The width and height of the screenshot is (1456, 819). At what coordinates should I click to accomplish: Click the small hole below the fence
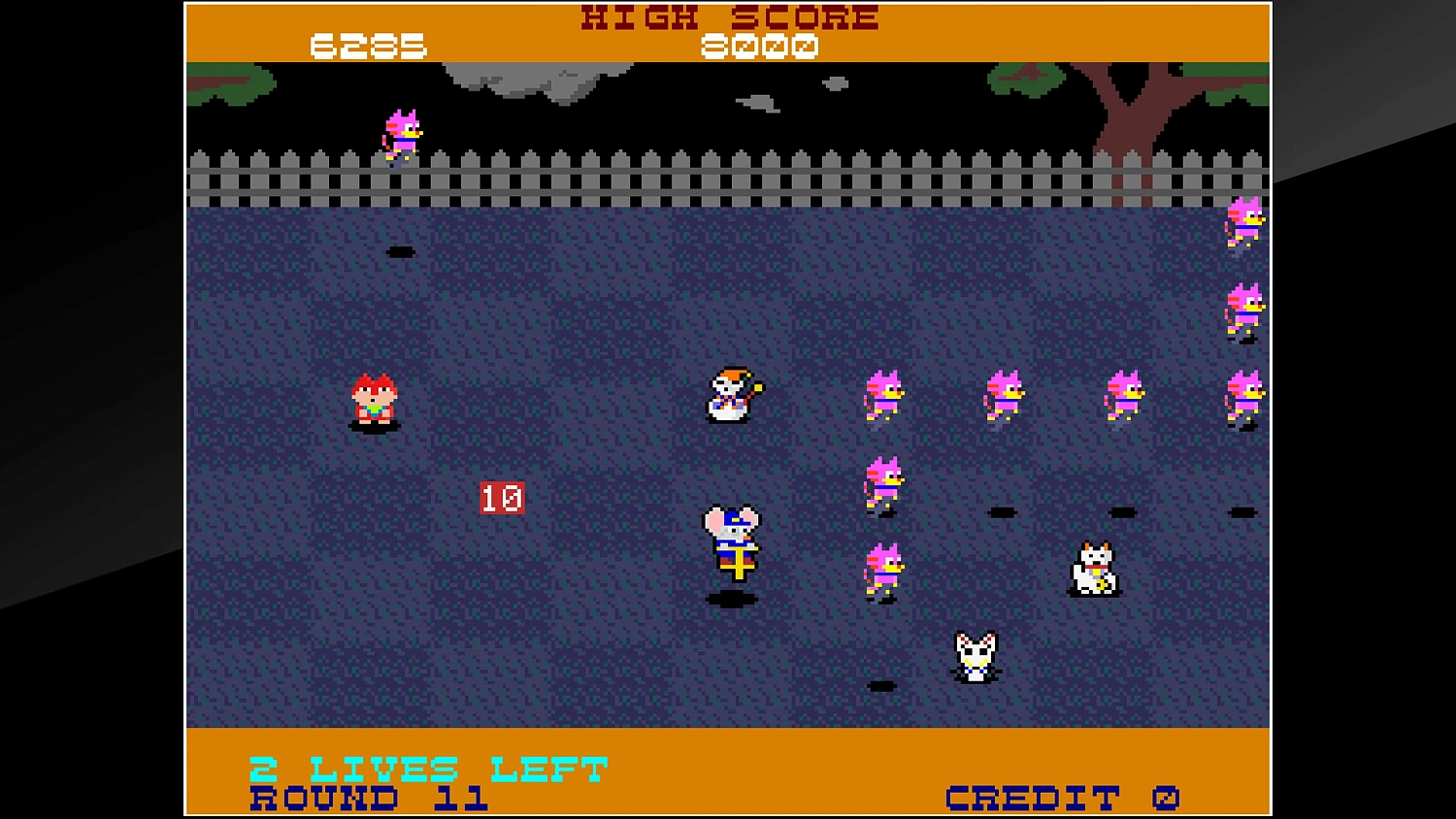401,252
